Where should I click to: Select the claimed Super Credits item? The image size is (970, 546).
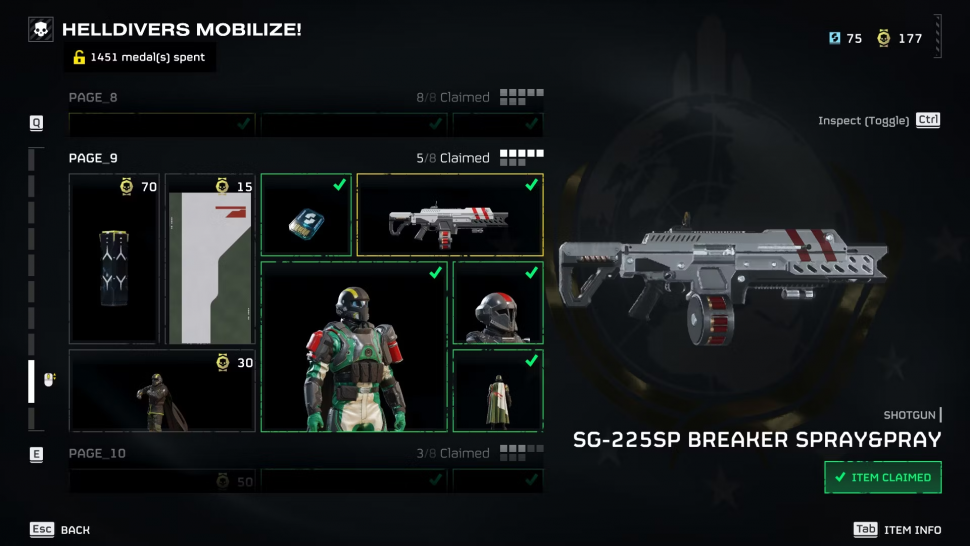pos(306,214)
